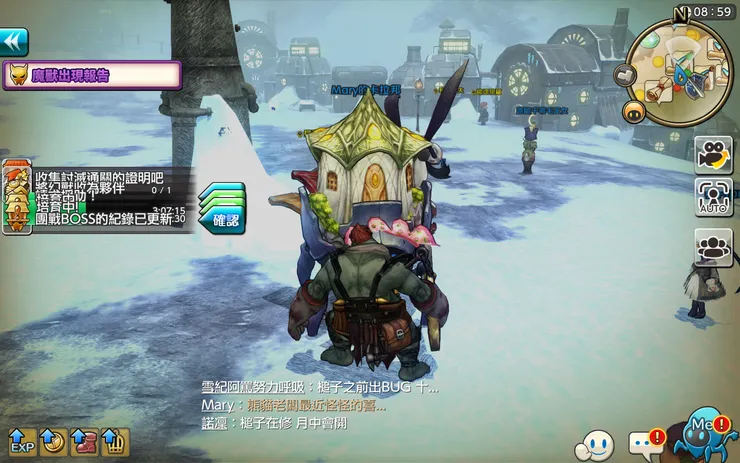The image size is (740, 463).
Task: Activate the video camera button
Action: 713,154
